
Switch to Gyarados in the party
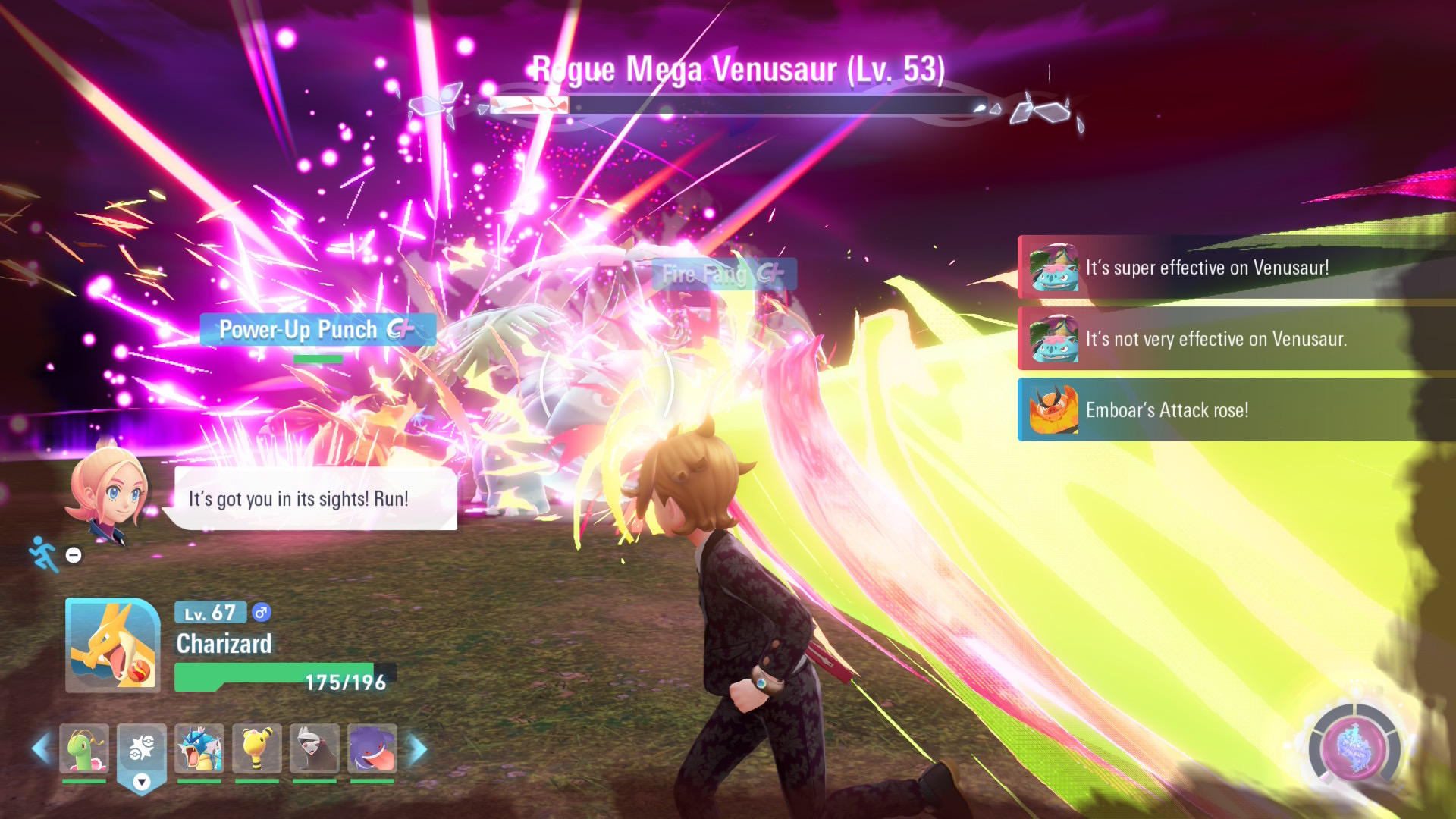tap(199, 748)
